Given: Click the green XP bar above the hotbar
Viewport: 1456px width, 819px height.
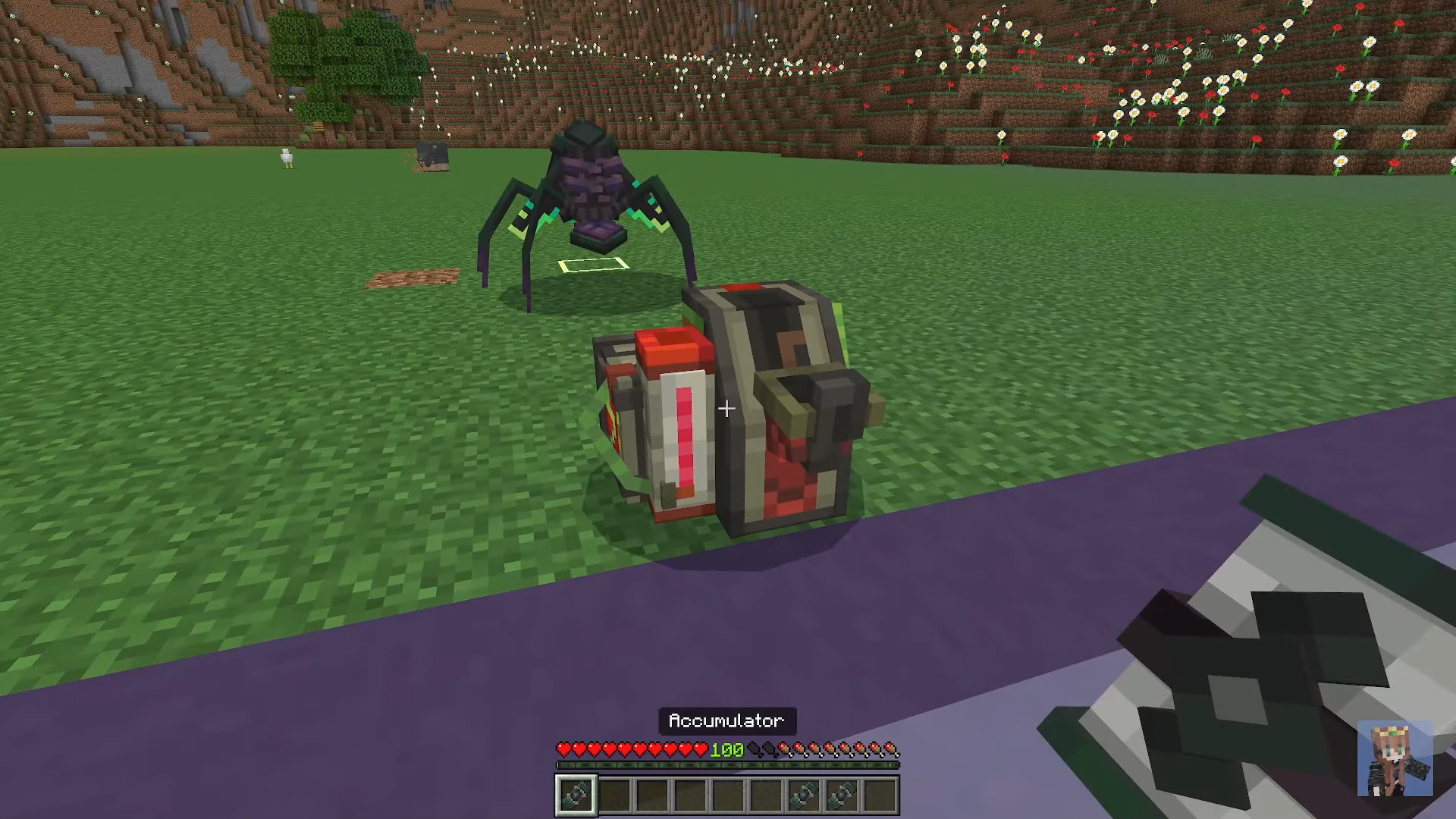Looking at the screenshot, I should (728, 764).
